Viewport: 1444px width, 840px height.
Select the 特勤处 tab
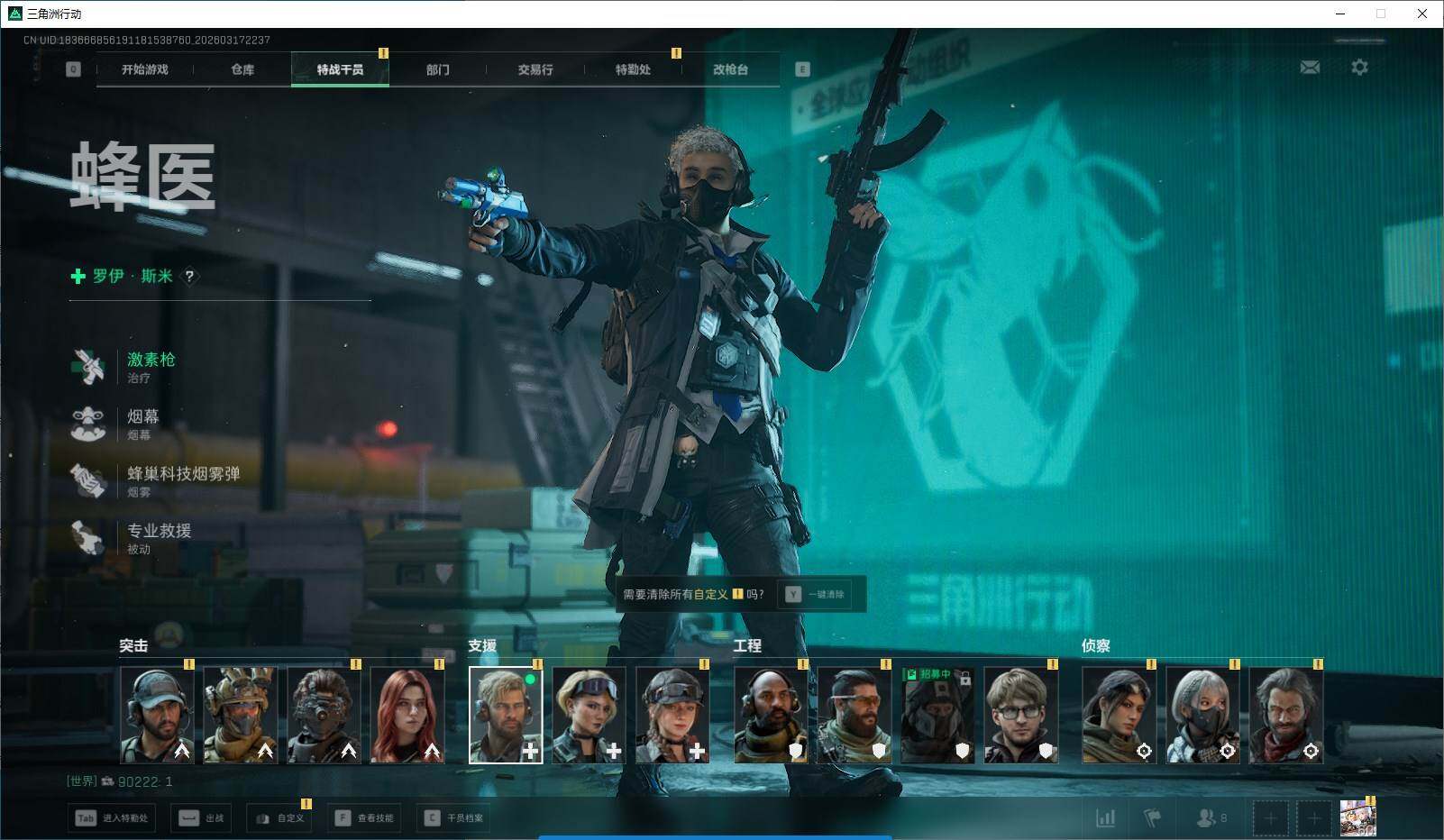click(x=633, y=69)
